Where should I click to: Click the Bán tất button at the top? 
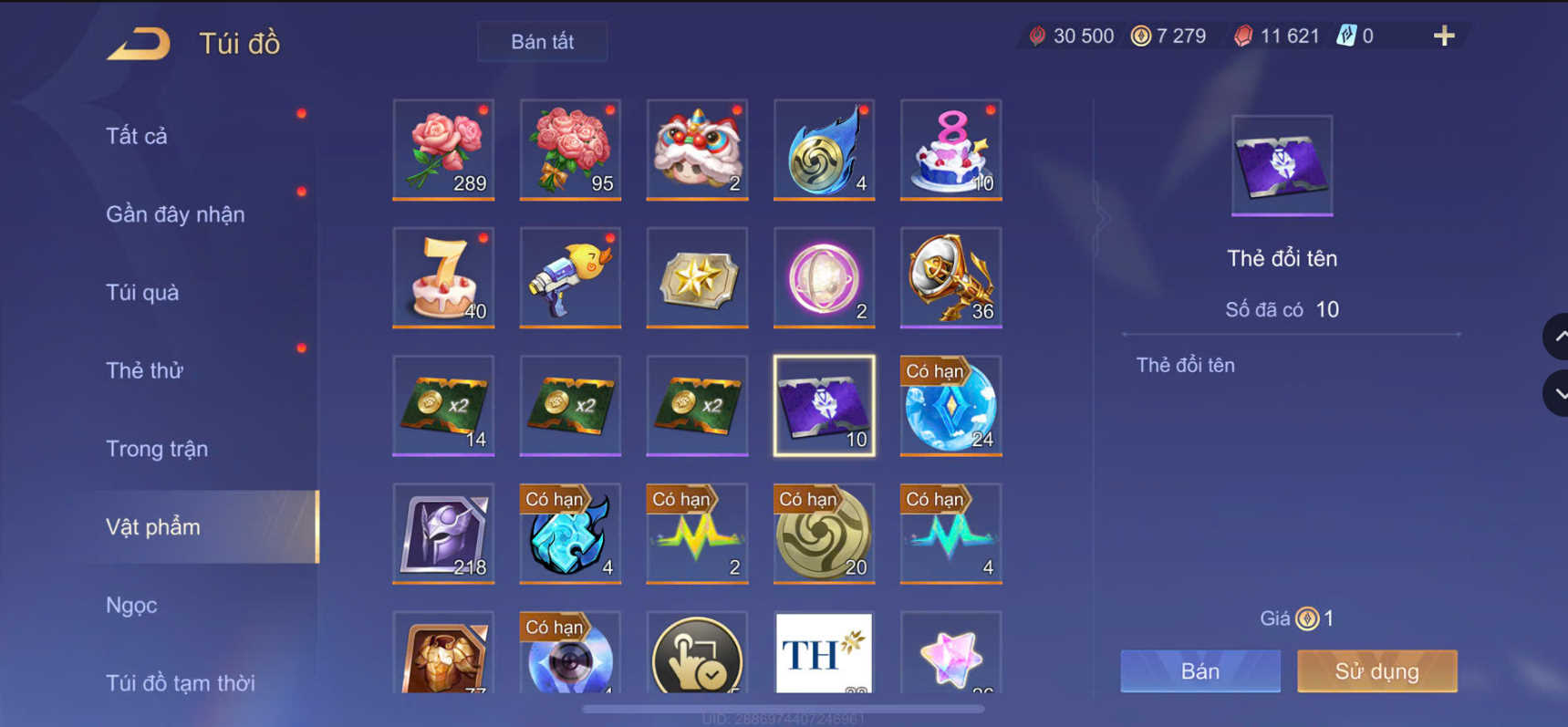pyautogui.click(x=542, y=40)
